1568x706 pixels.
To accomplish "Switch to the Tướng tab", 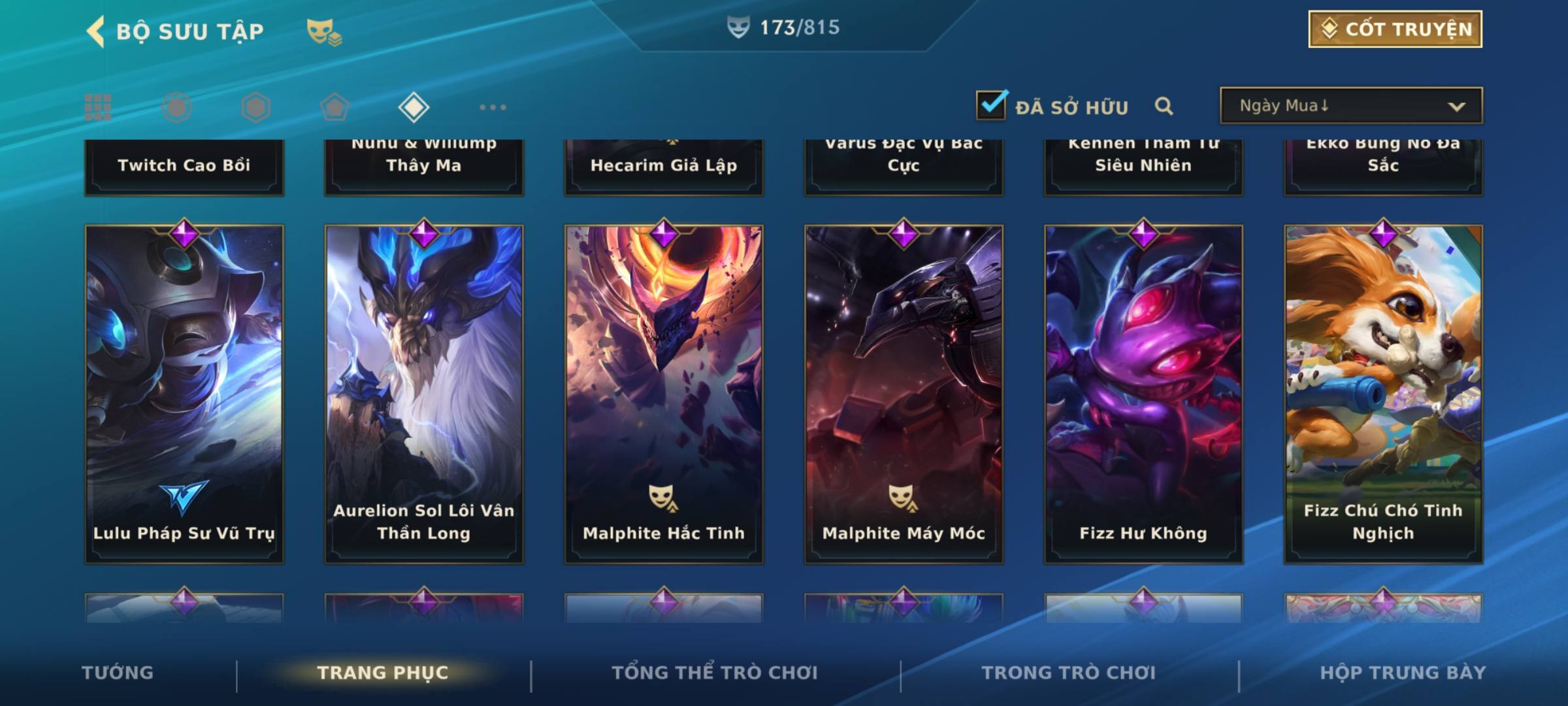I will [x=118, y=673].
